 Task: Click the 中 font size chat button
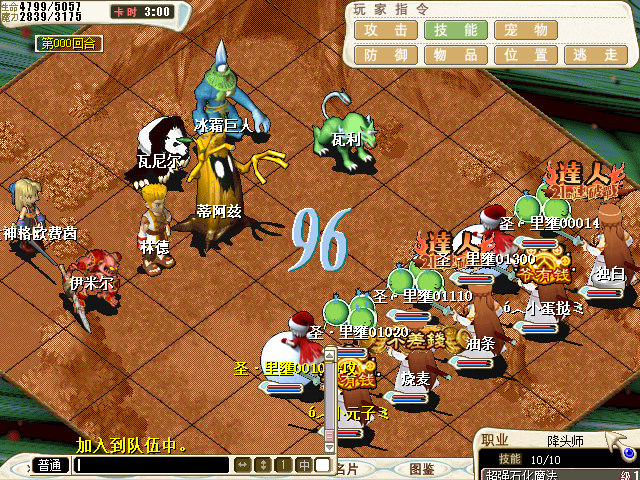tap(303, 465)
